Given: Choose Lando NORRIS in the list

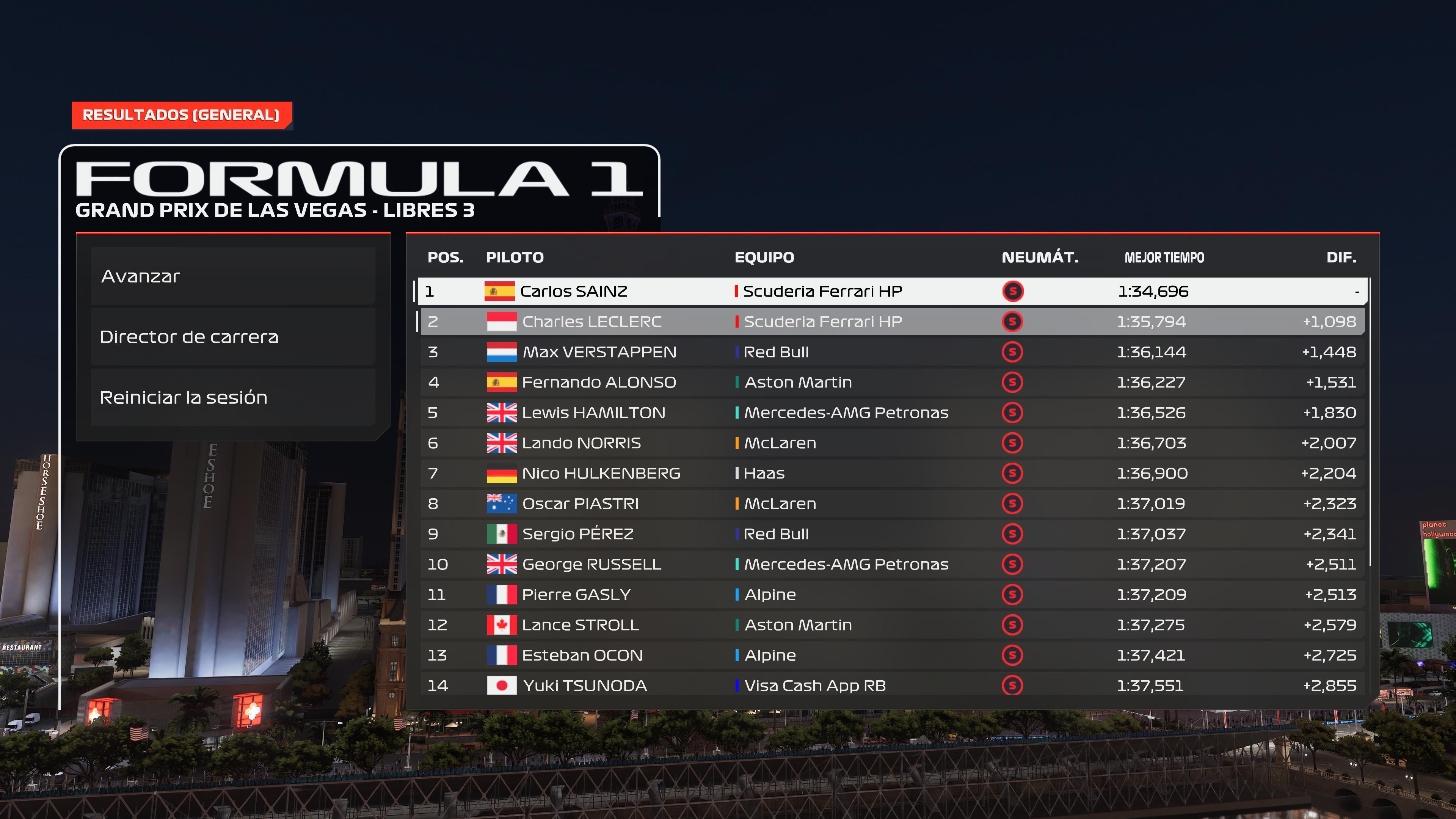Looking at the screenshot, I should coord(892,443).
